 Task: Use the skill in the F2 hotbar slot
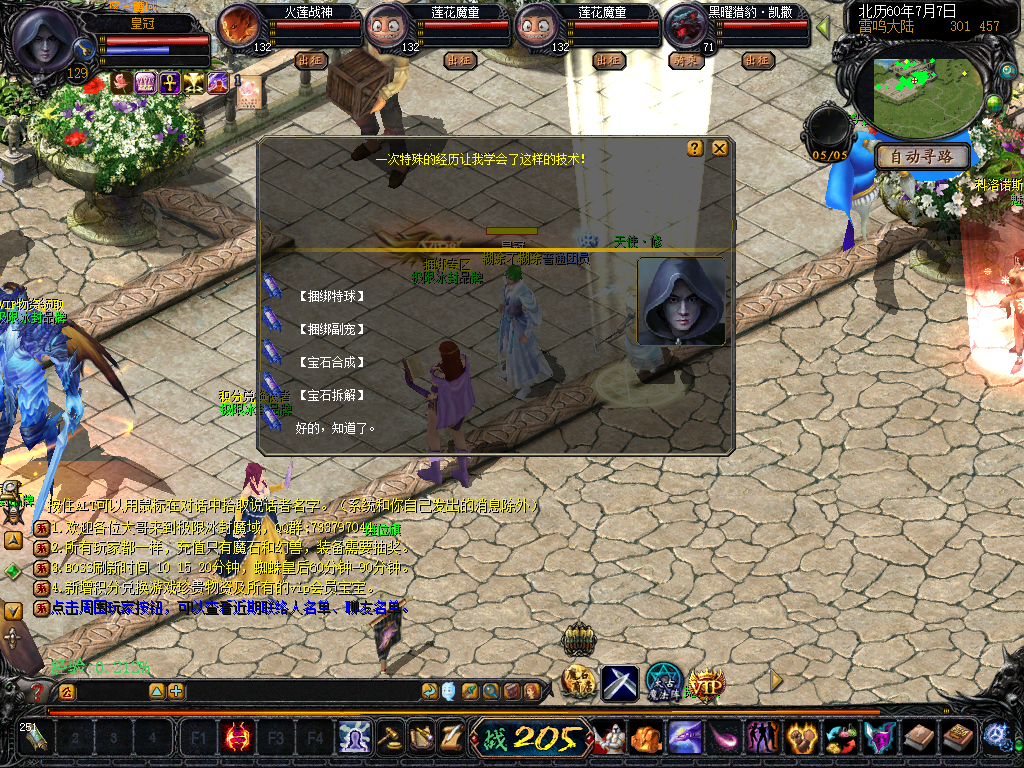[237, 739]
